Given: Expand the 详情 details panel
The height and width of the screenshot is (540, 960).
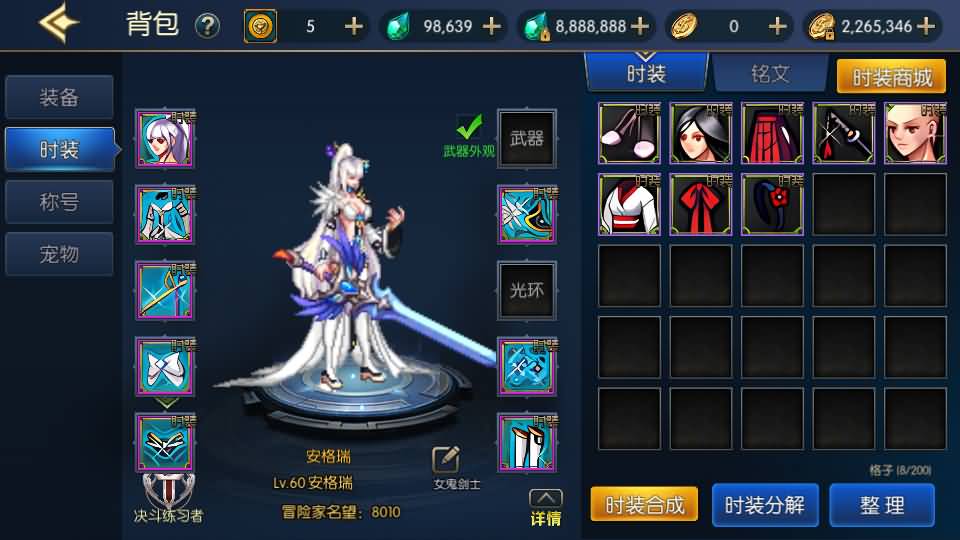Looking at the screenshot, I should coord(545,507).
